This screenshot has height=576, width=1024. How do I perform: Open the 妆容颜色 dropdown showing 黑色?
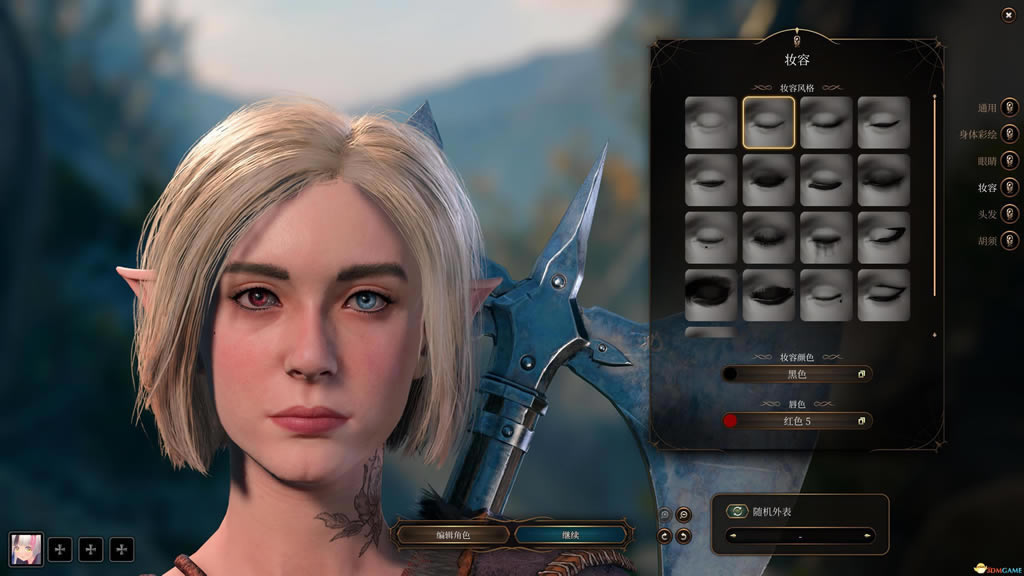pos(797,374)
